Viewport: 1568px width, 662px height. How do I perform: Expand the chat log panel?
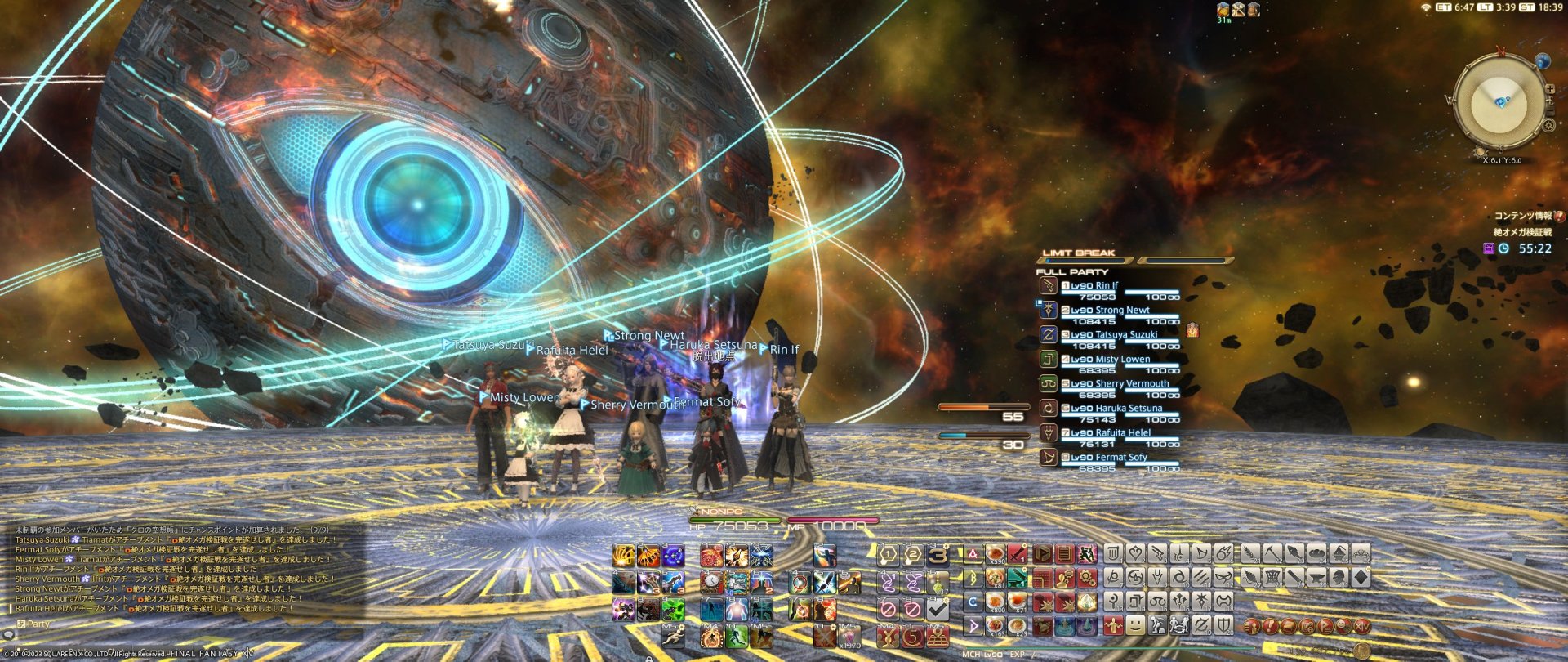tap(8, 635)
